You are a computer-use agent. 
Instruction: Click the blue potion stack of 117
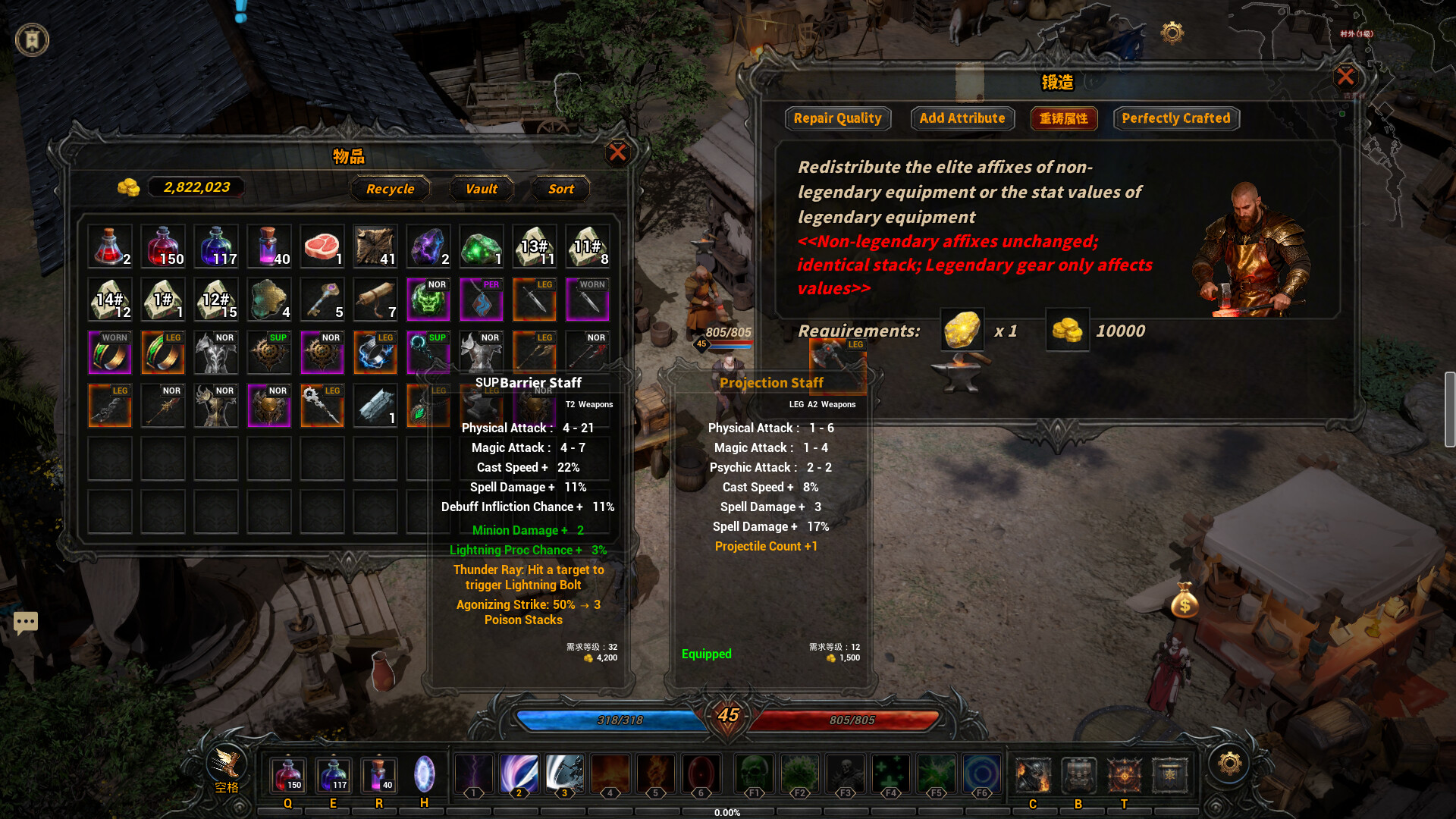click(x=216, y=245)
